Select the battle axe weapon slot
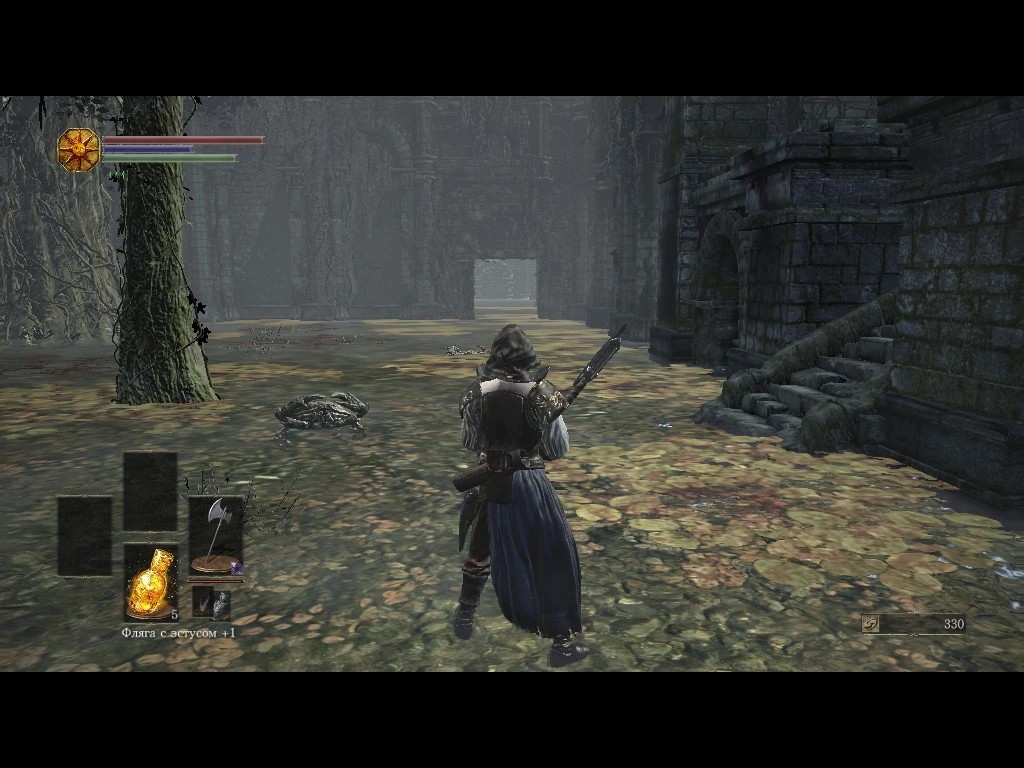Screen dimensions: 1024x768 (x=216, y=536)
